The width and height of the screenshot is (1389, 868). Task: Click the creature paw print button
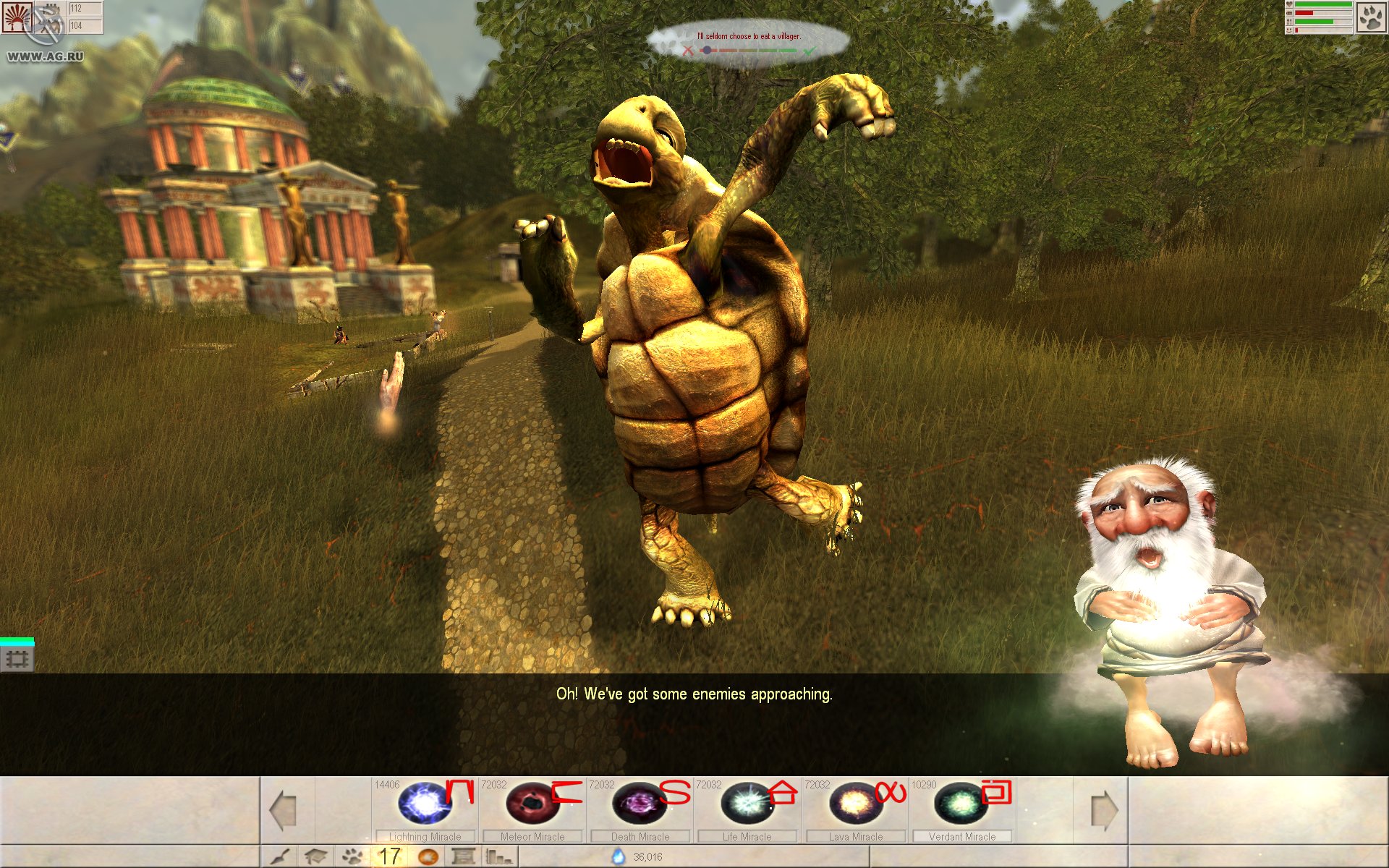[x=1371, y=17]
